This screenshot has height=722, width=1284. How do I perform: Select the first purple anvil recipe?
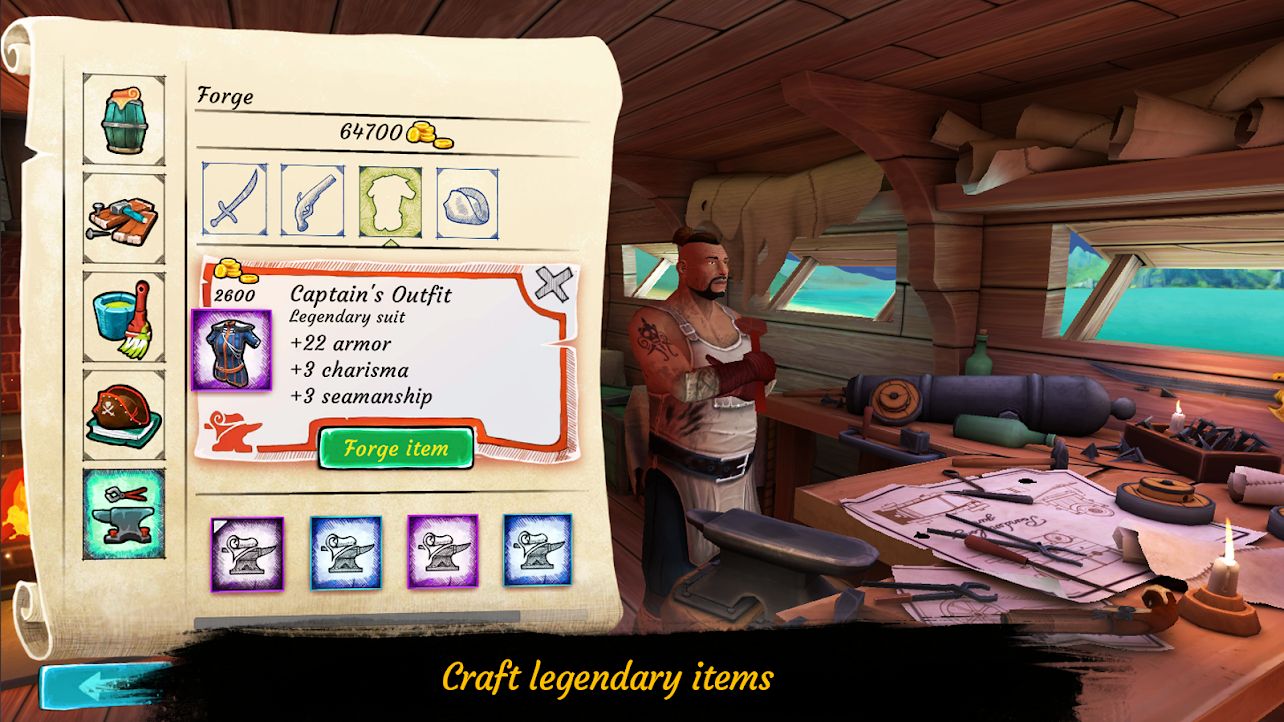(249, 553)
